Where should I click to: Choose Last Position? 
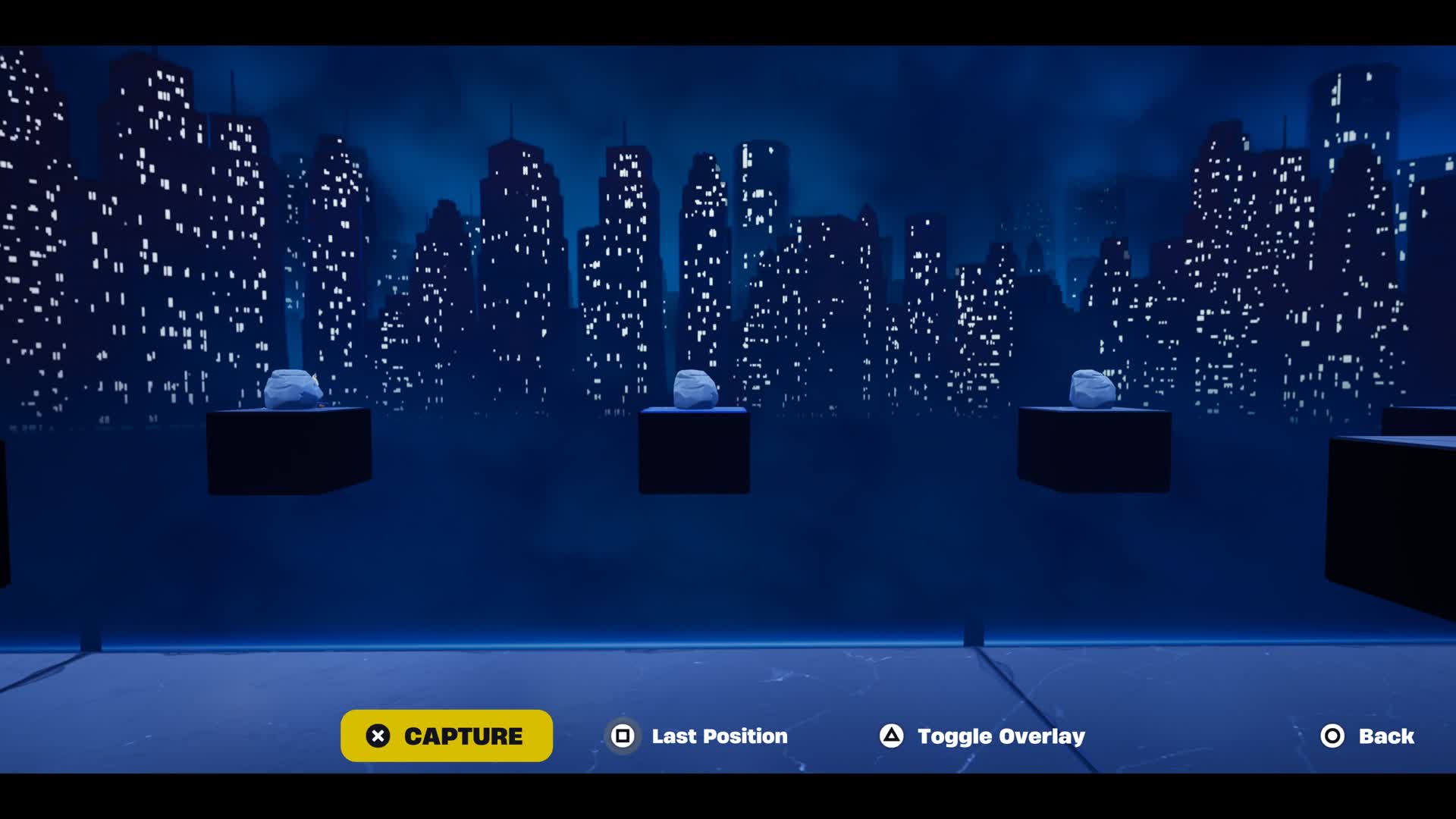coord(719,736)
